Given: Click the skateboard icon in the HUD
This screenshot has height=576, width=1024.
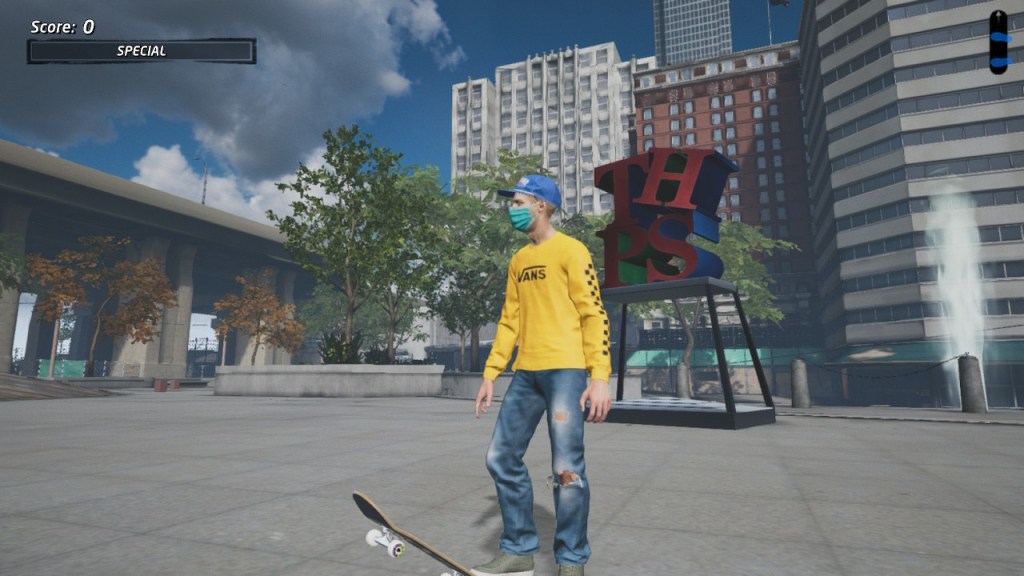Looking at the screenshot, I should coord(998,42).
